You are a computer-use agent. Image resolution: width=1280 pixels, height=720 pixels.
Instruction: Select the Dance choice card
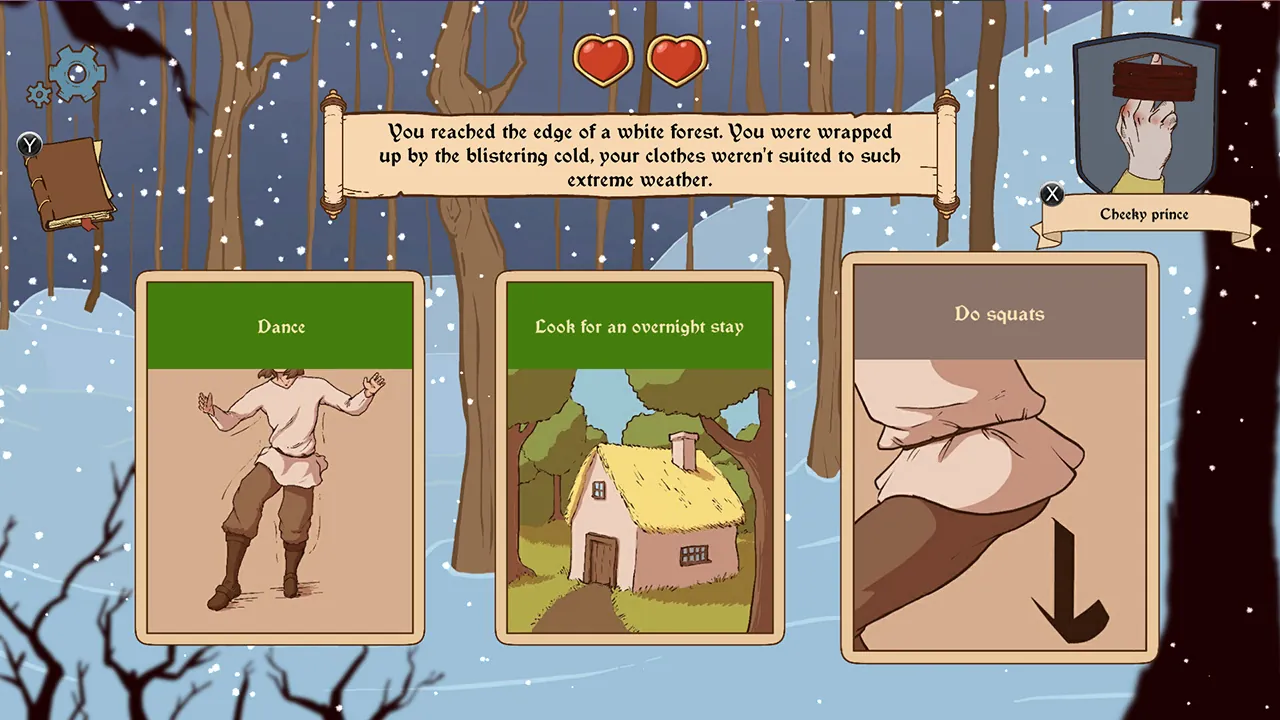pyautogui.click(x=281, y=455)
